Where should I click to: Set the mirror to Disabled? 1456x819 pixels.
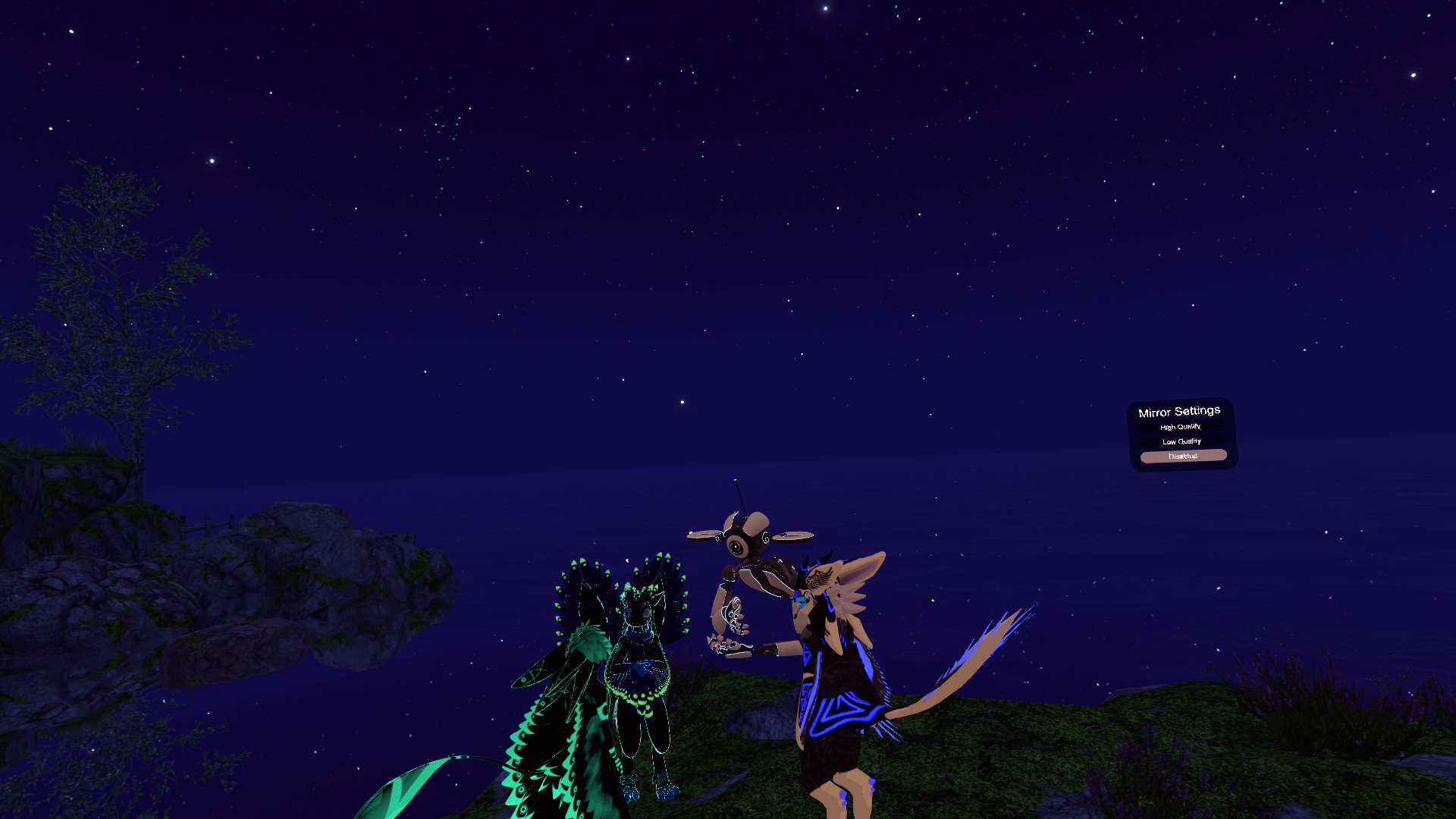click(1183, 456)
